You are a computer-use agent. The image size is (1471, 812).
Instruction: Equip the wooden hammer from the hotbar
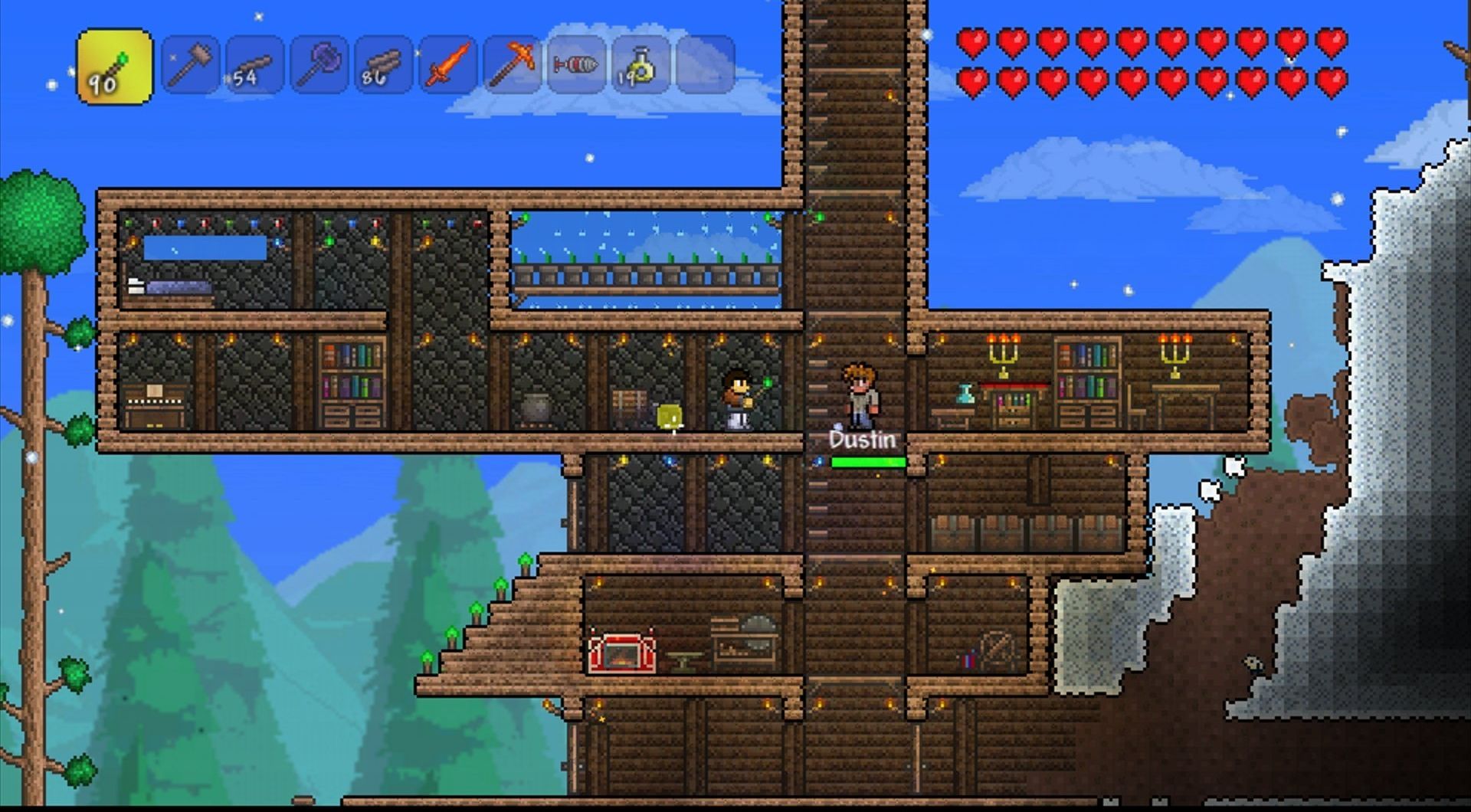pos(191,65)
